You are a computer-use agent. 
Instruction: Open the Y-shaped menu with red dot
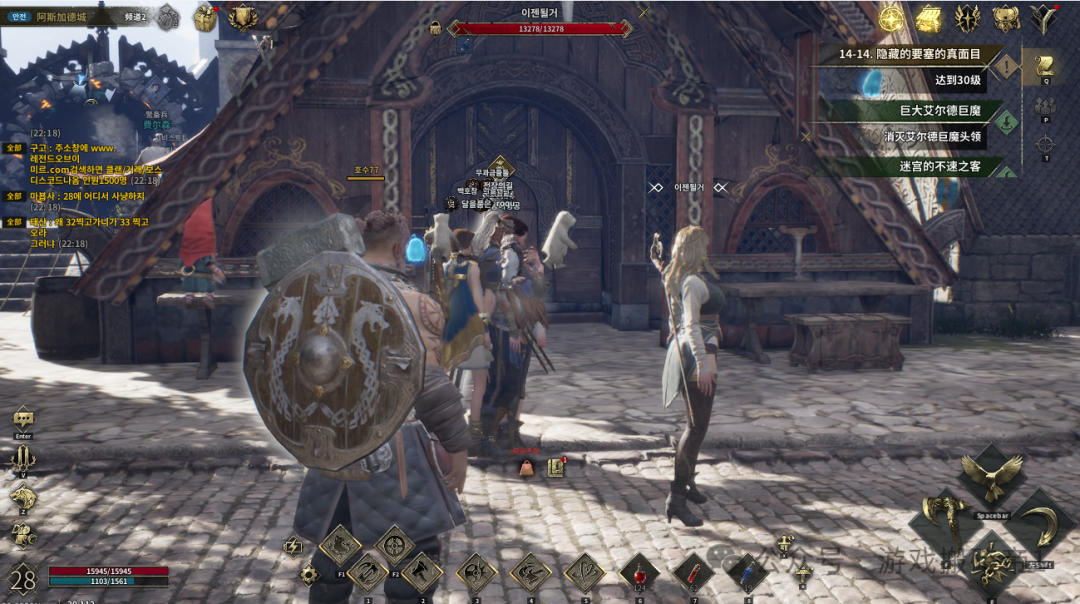1044,18
